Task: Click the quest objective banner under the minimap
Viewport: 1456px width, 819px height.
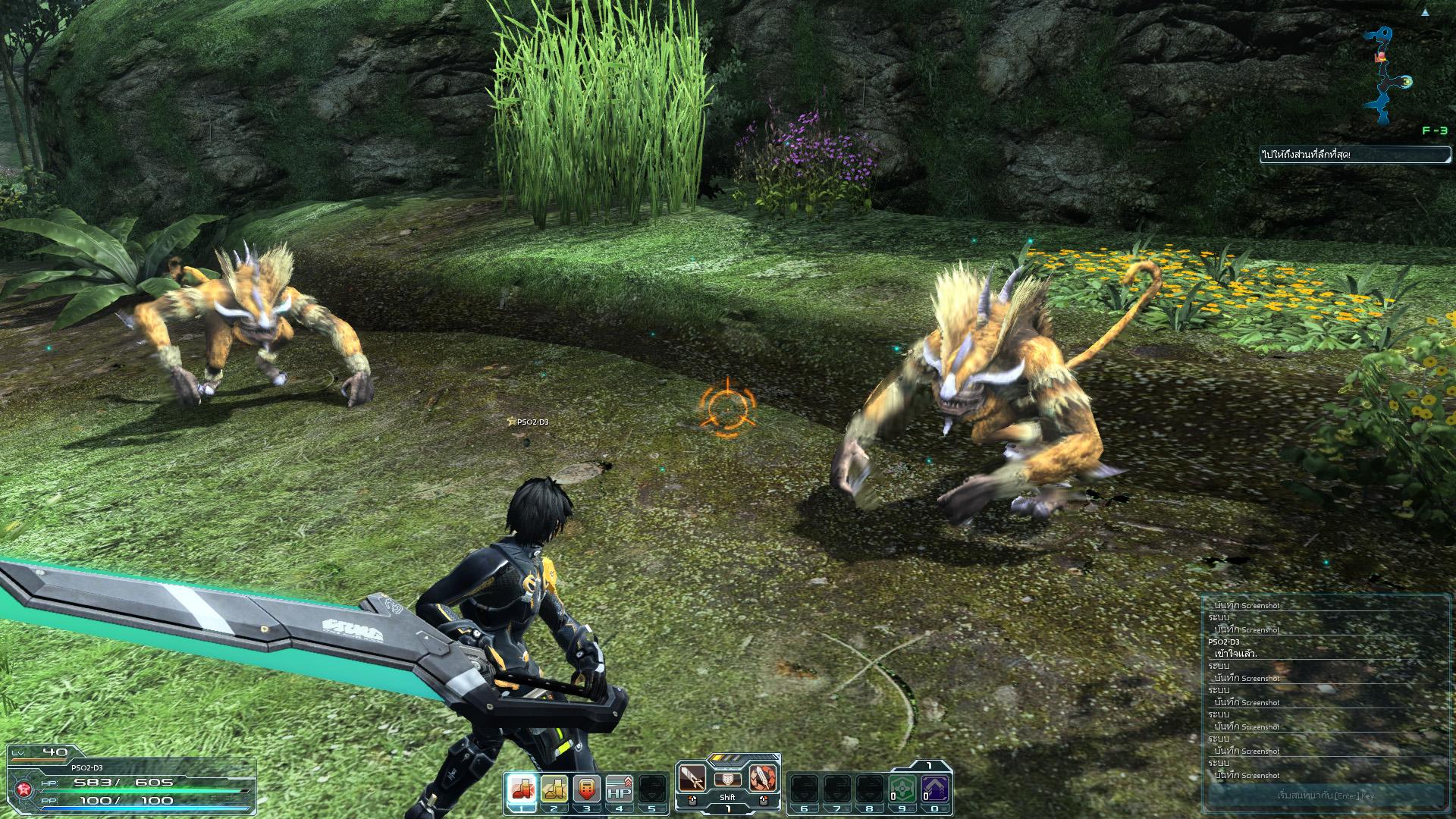Action: tap(1354, 155)
